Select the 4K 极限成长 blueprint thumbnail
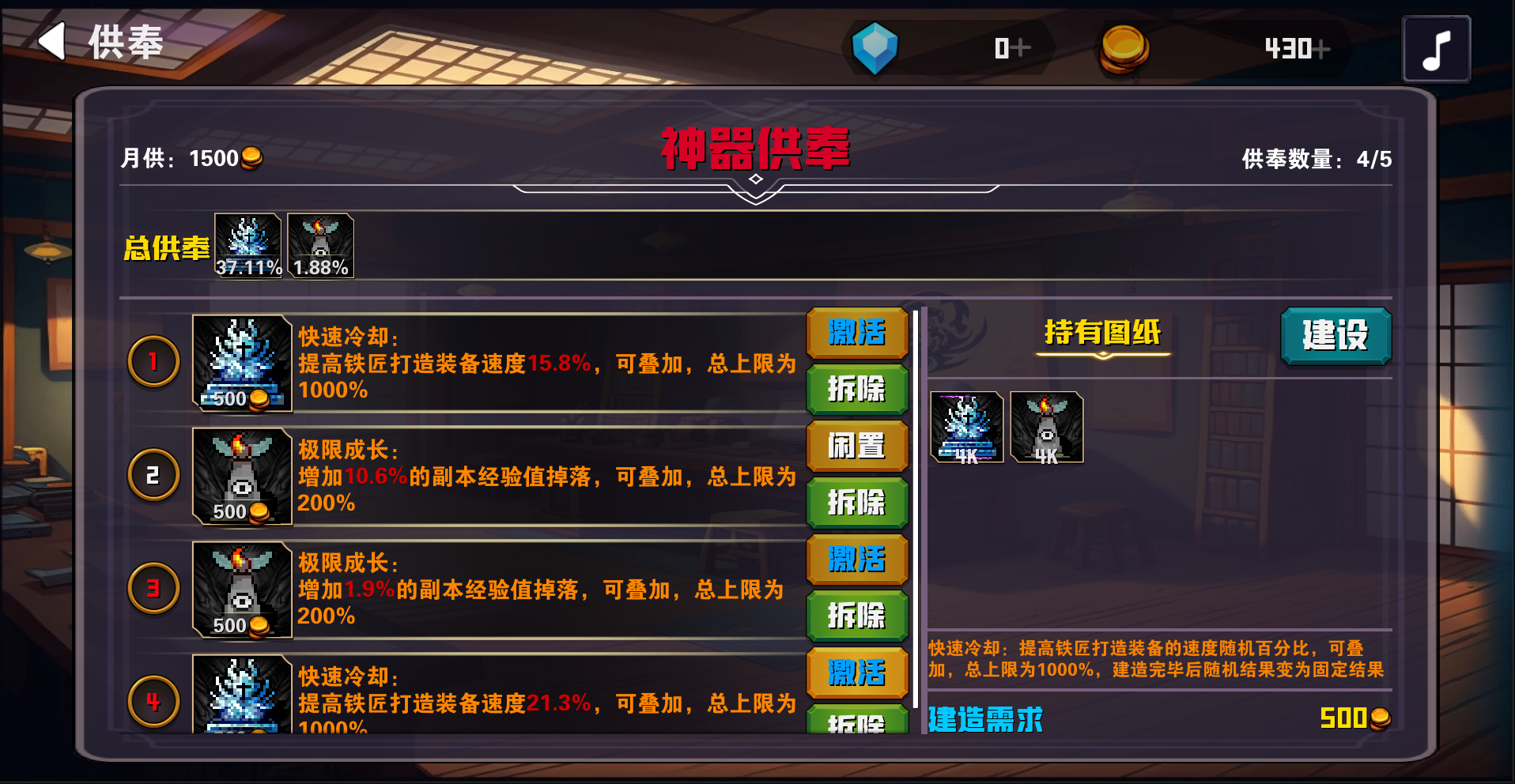1515x784 pixels. (1045, 427)
